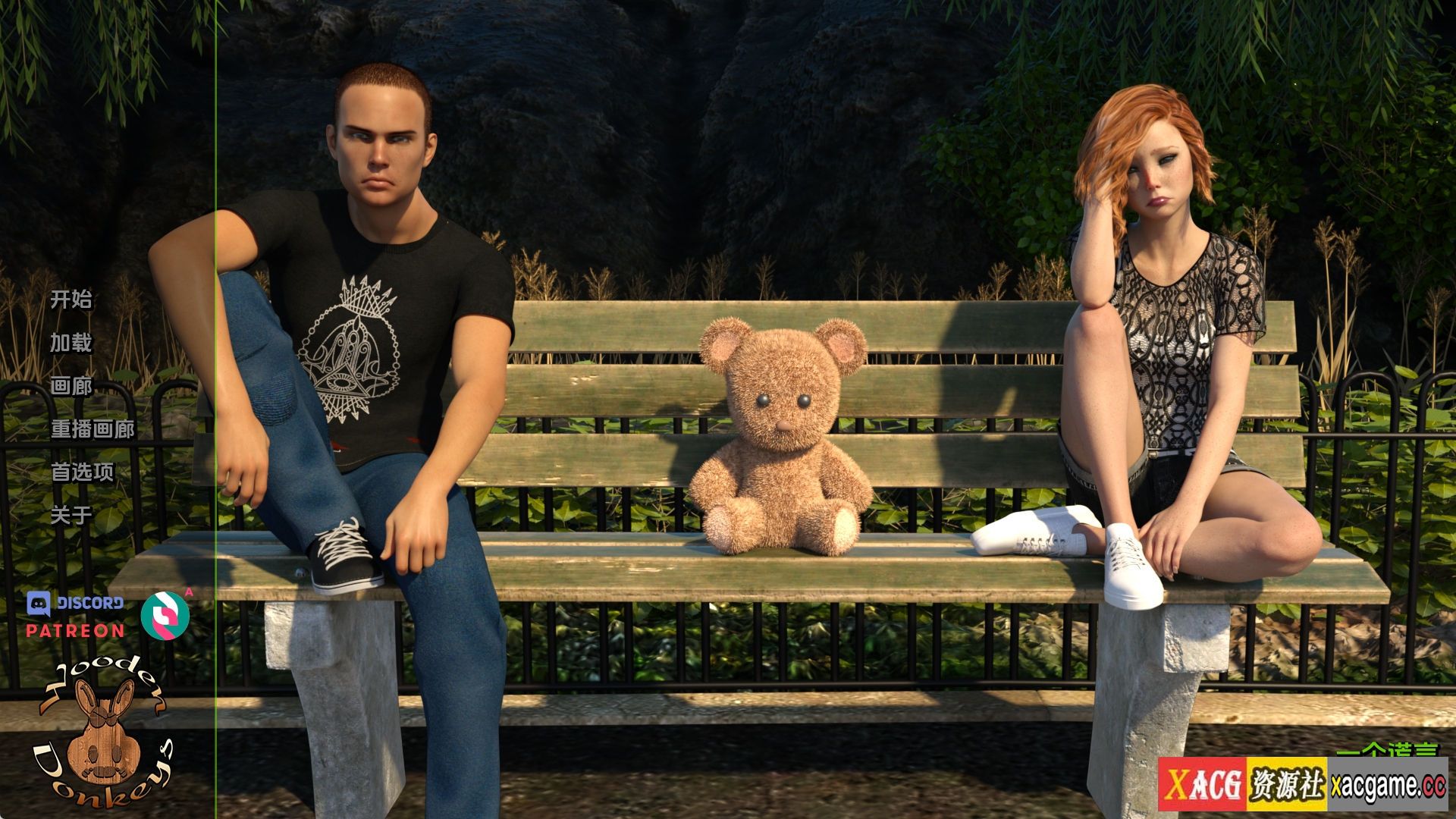Open the Discord link
The width and height of the screenshot is (1456, 819).
(x=75, y=604)
